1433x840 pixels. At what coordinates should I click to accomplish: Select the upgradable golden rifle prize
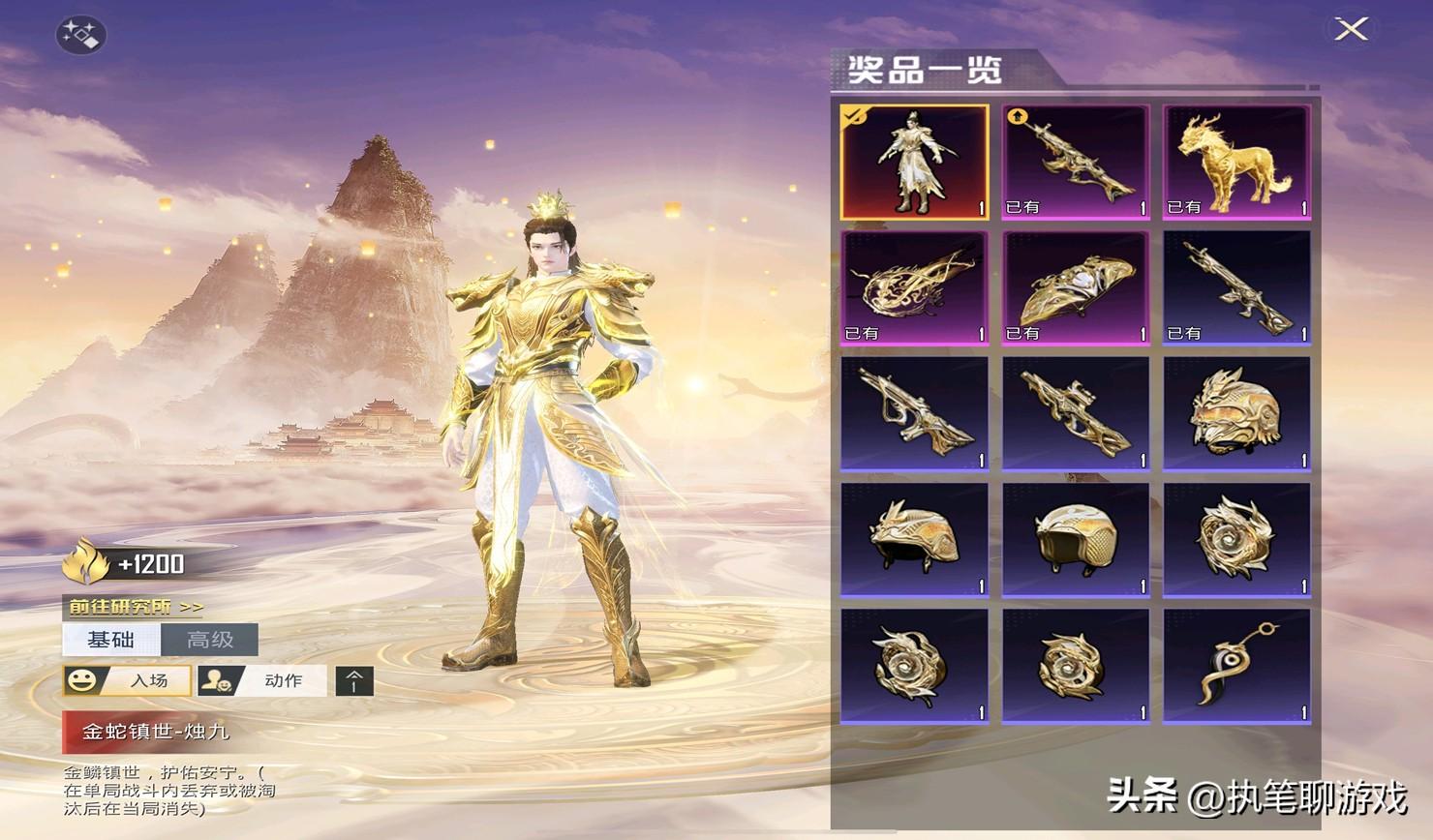[1075, 162]
